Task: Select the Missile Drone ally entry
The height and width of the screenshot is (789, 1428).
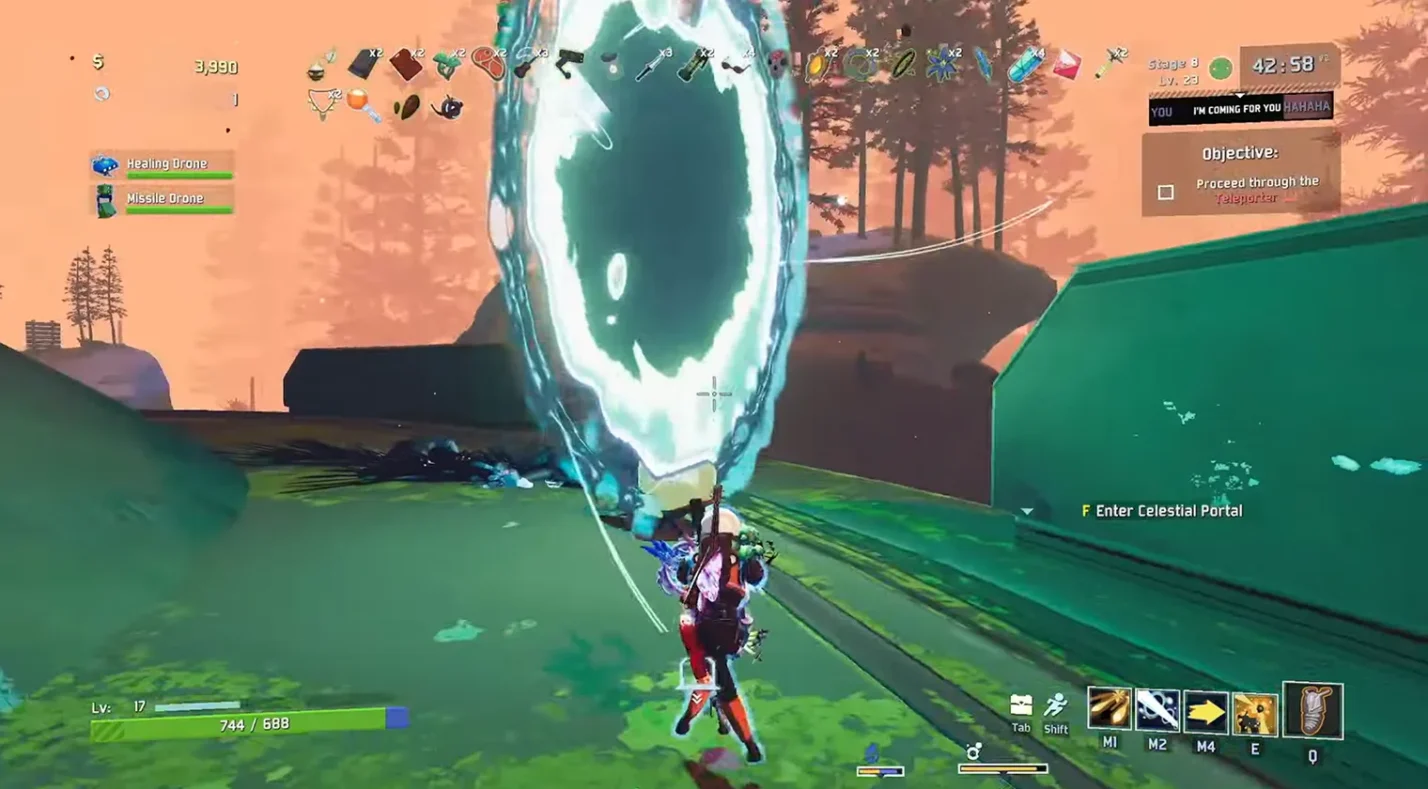Action: pyautogui.click(x=163, y=199)
